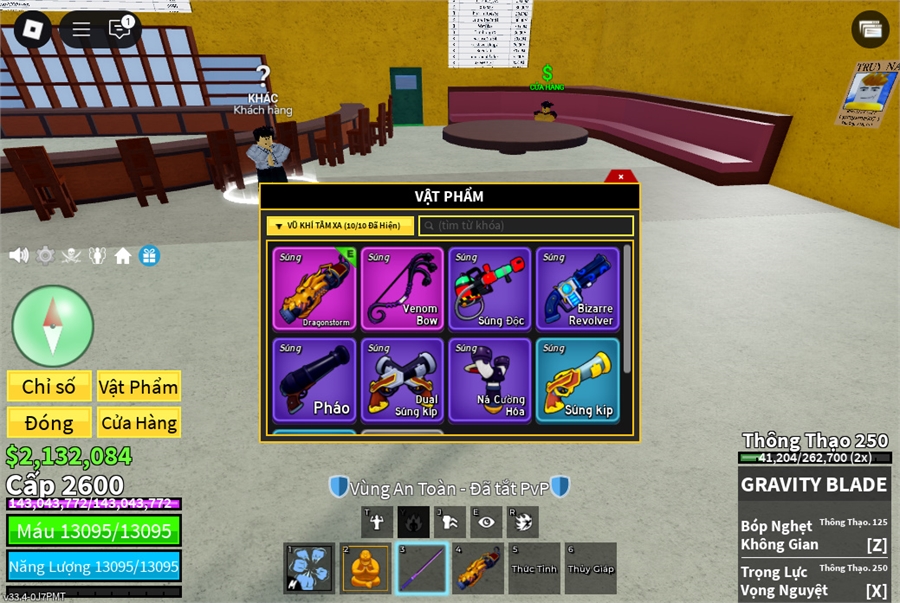
Task: Choose the Venom Bow item
Action: click(402, 288)
